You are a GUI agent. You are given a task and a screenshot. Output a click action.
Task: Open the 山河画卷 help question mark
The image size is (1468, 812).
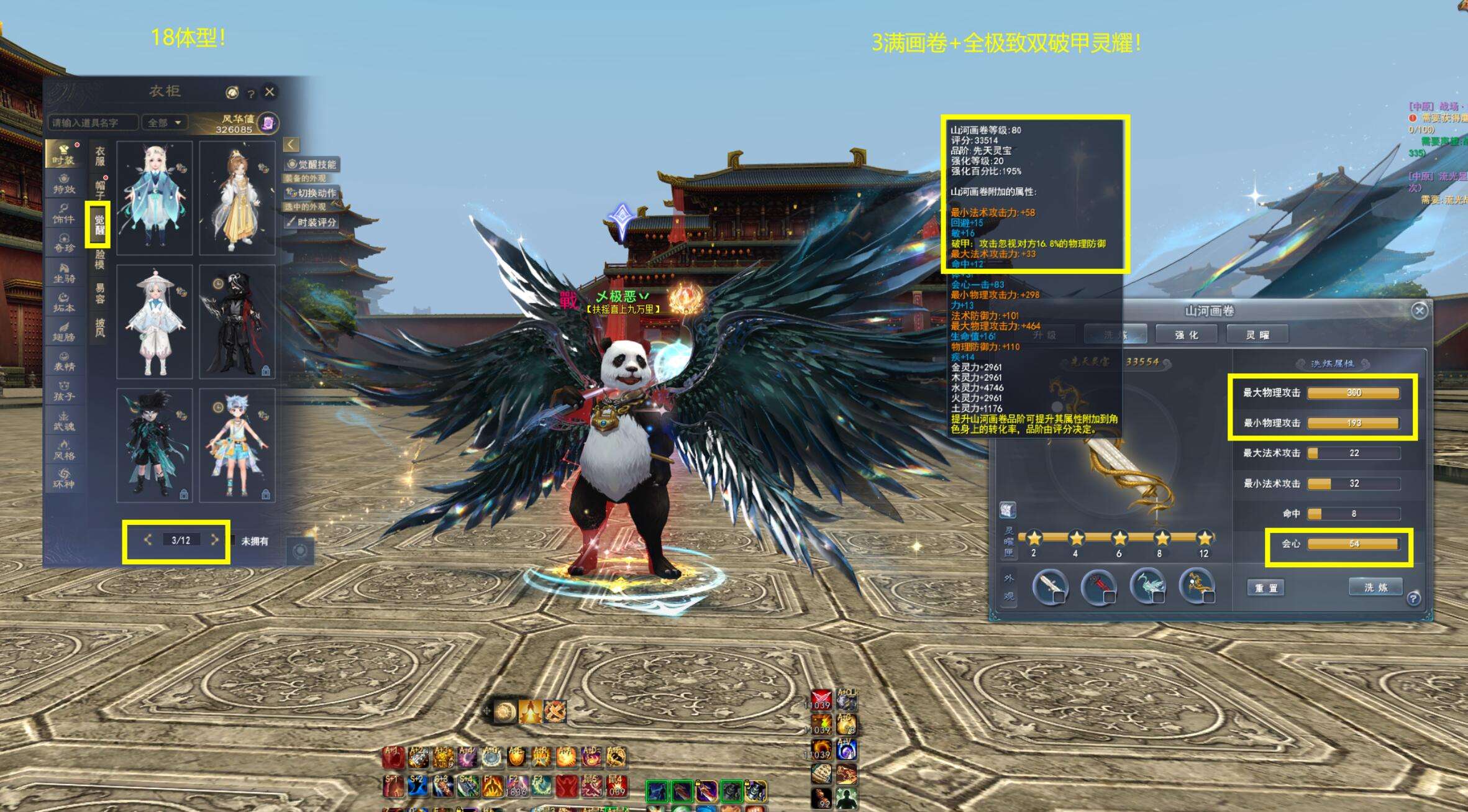(1413, 598)
